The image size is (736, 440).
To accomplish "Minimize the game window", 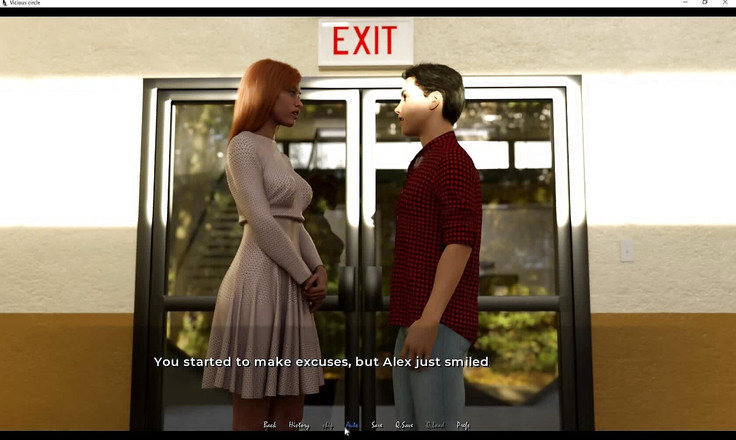I will point(684,3).
